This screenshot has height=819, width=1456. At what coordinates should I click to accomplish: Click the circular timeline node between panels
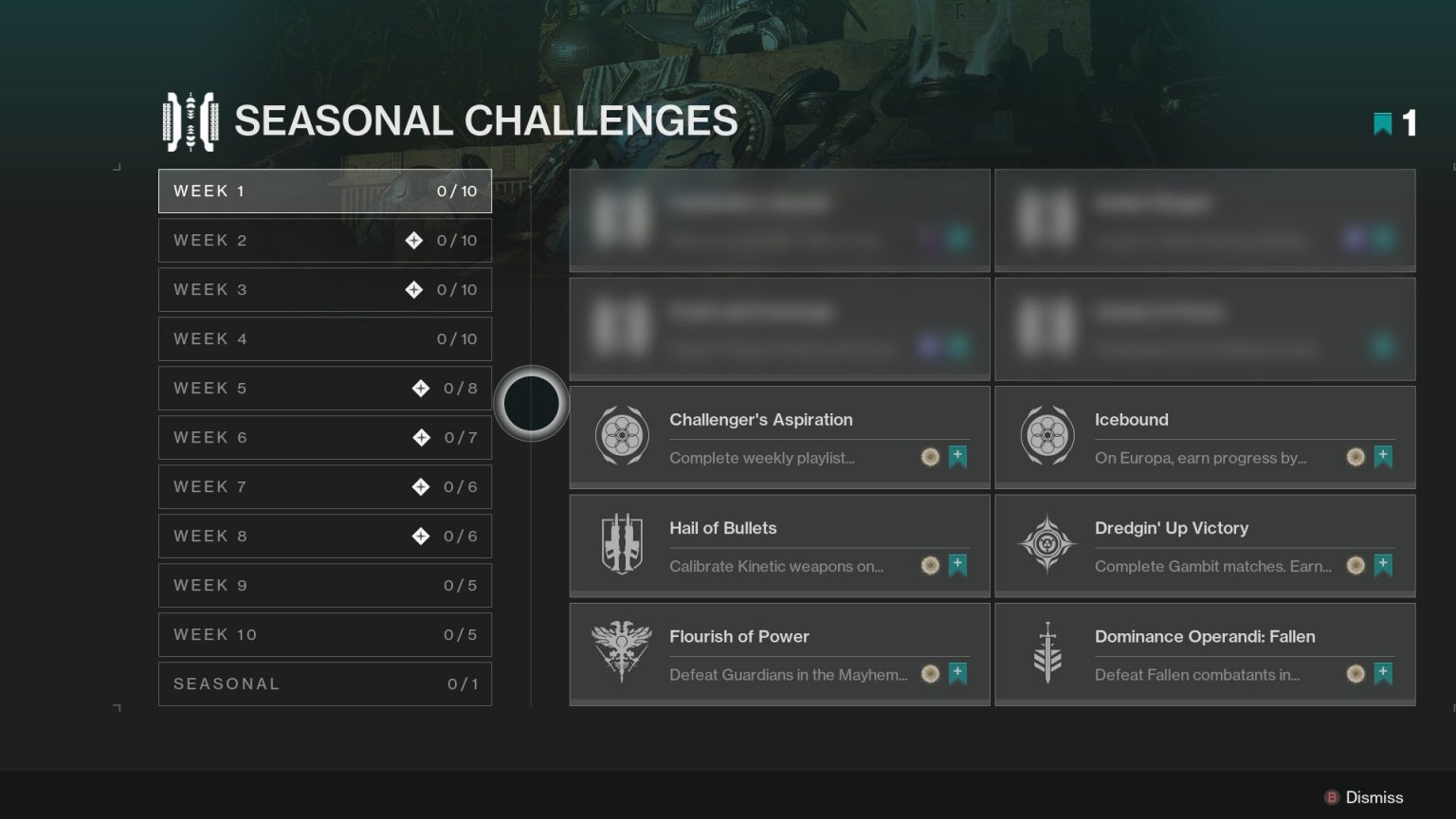click(x=532, y=403)
